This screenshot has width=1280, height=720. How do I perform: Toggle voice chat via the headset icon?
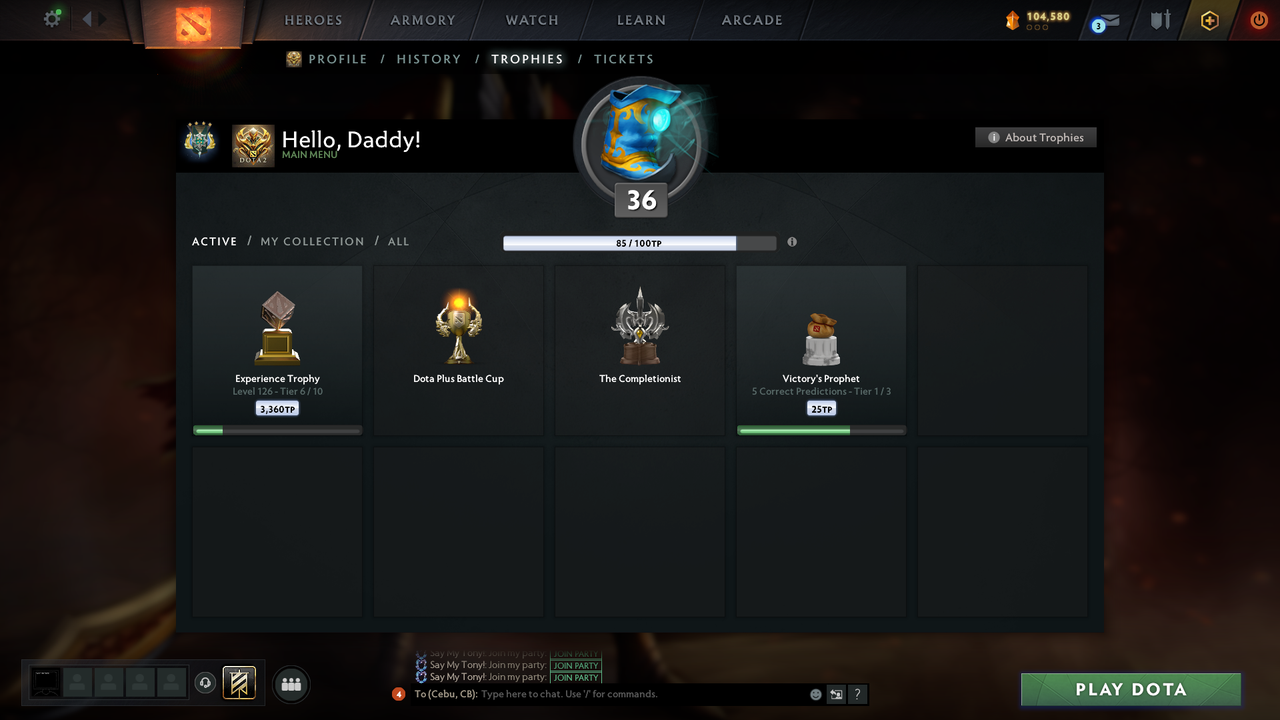(207, 683)
